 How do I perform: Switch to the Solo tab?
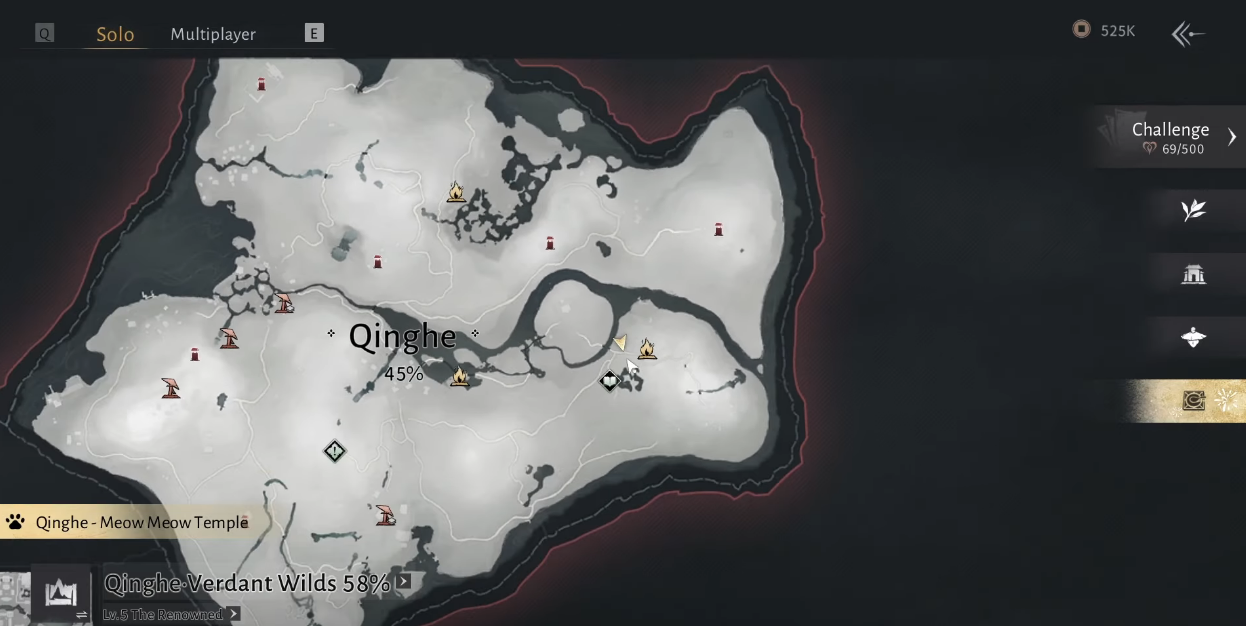(x=115, y=34)
